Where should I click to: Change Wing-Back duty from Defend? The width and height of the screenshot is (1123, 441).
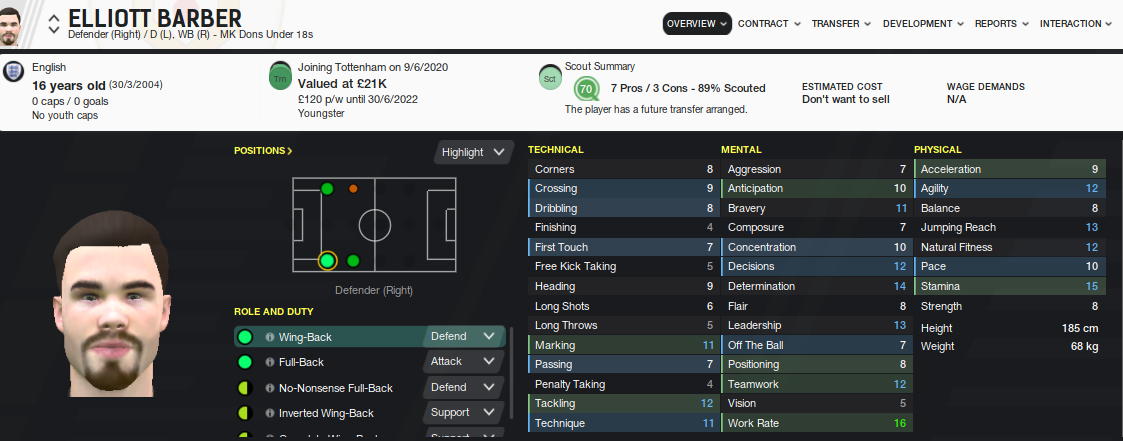click(463, 337)
